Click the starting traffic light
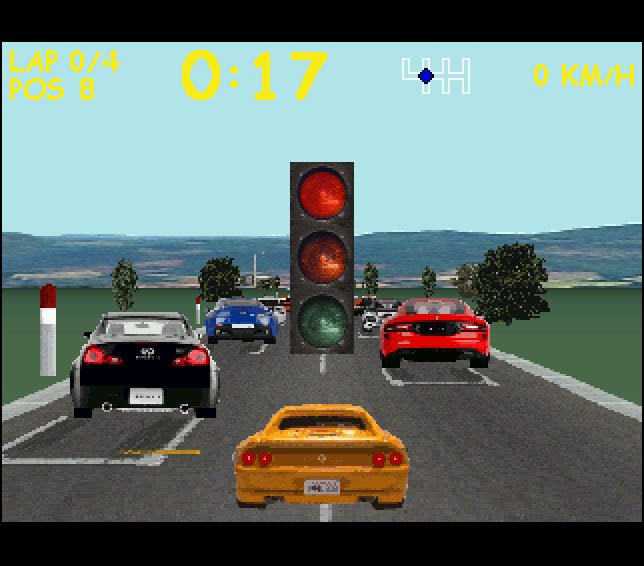Viewport: 644px width, 566px height. [x=321, y=257]
